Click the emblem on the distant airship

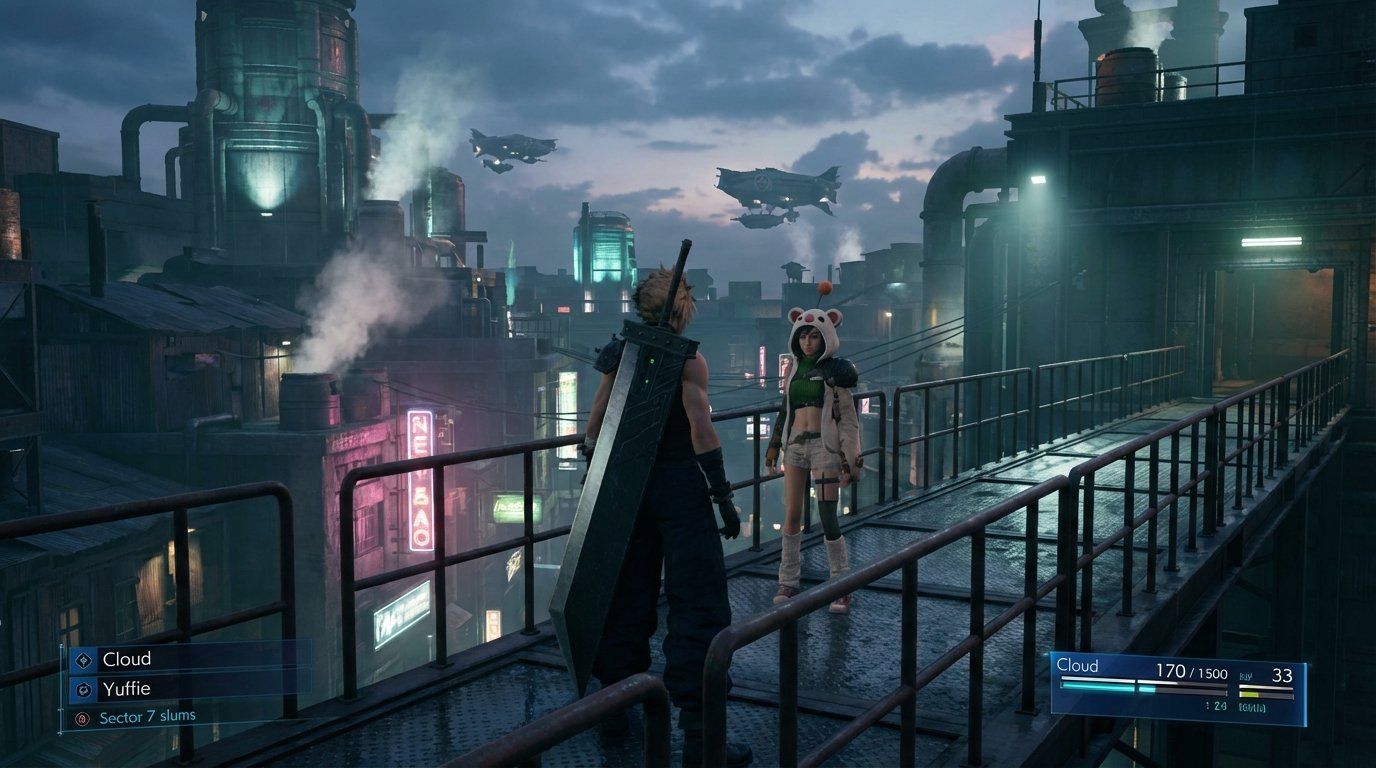click(x=763, y=184)
